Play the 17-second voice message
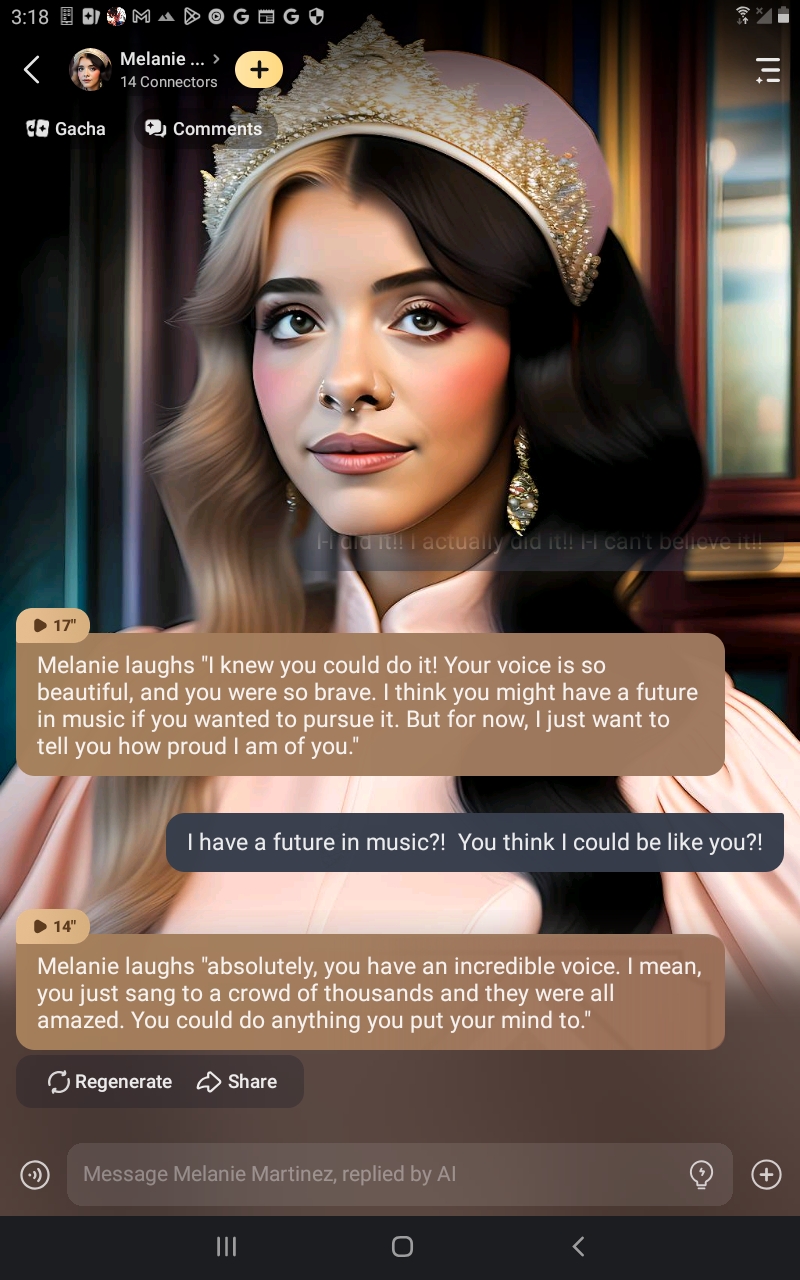Image resolution: width=800 pixels, height=1280 pixels. coord(53,626)
